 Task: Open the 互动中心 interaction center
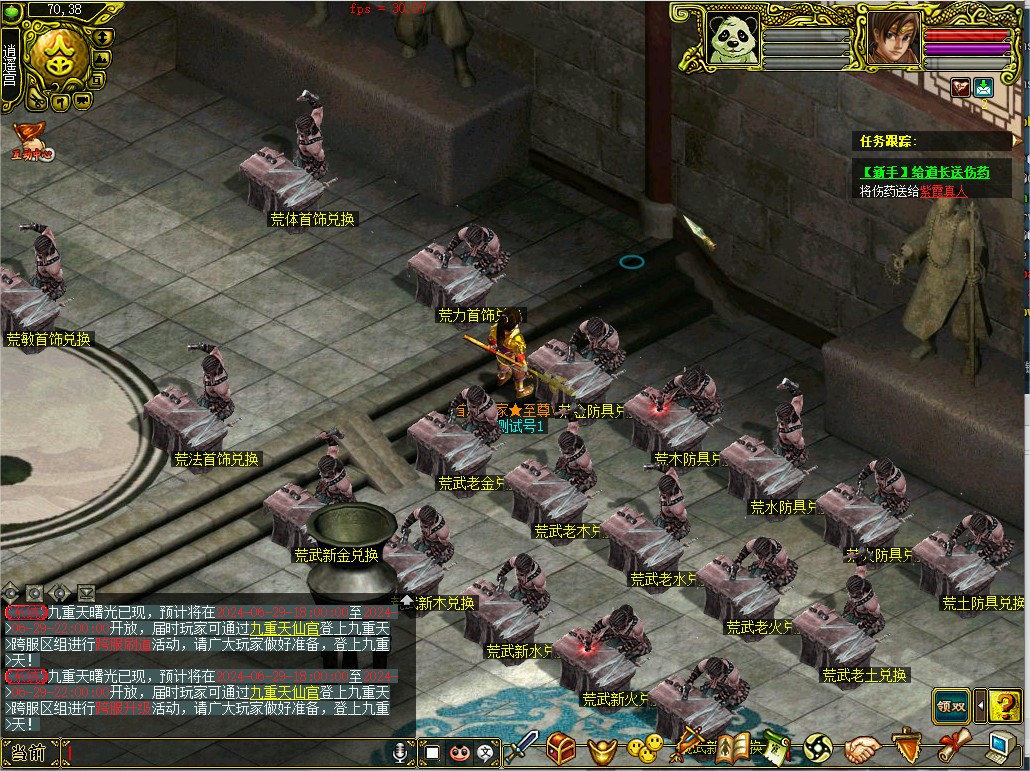30,141
